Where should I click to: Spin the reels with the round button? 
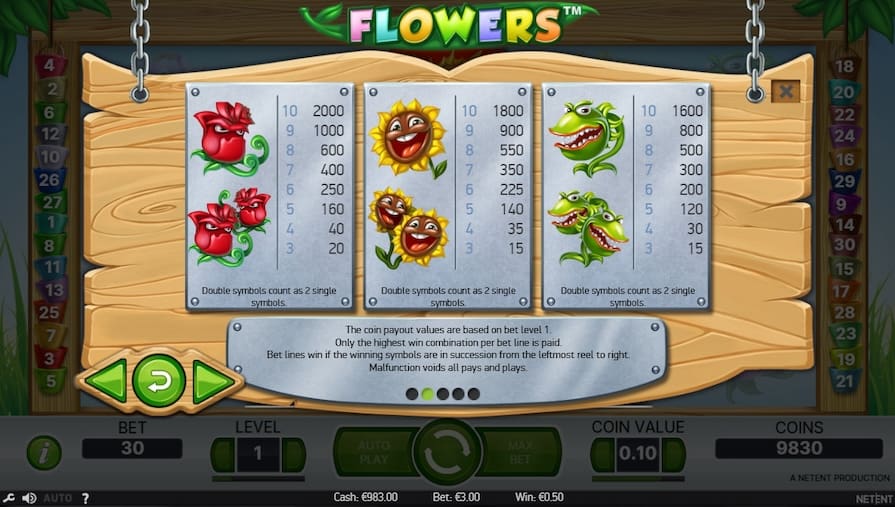click(447, 452)
